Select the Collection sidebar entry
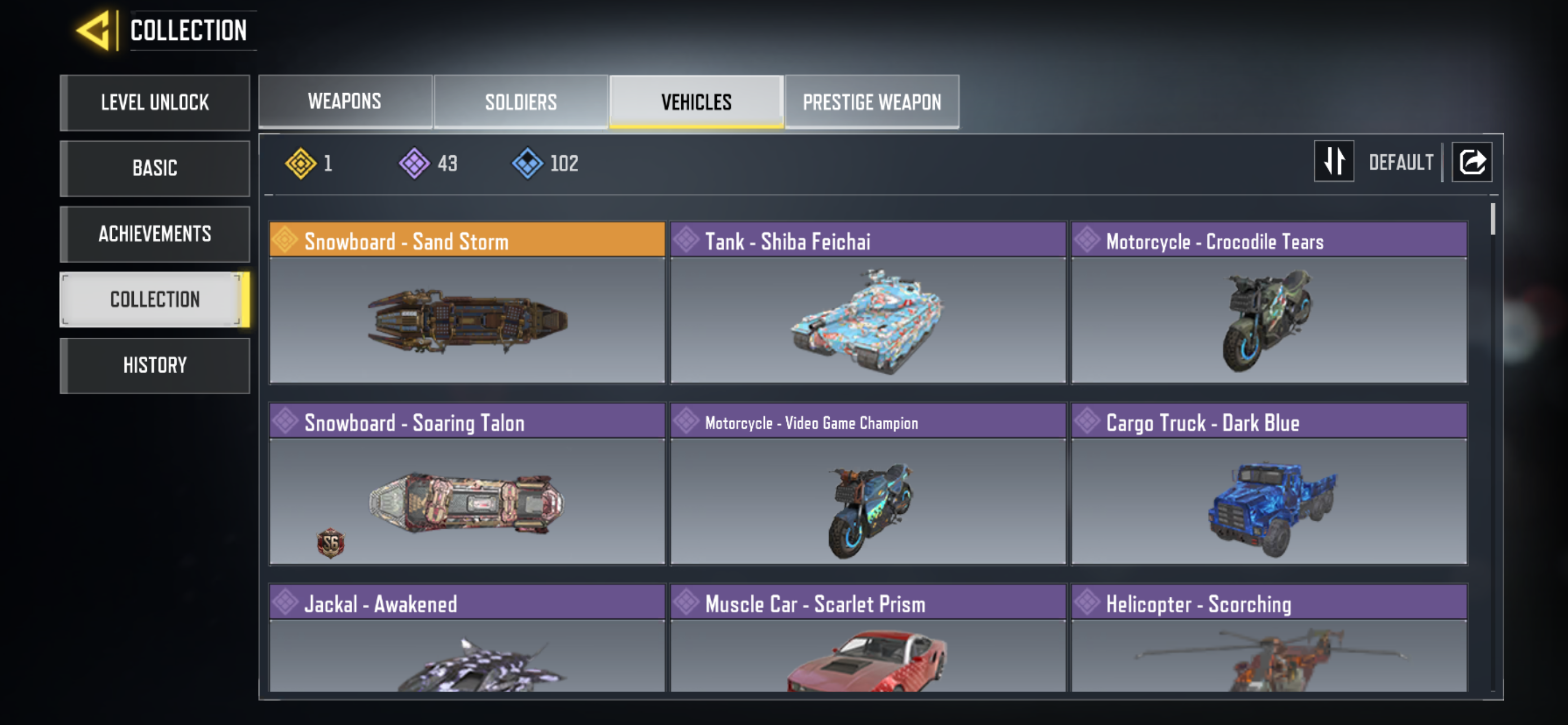The image size is (1568, 725). [x=155, y=299]
